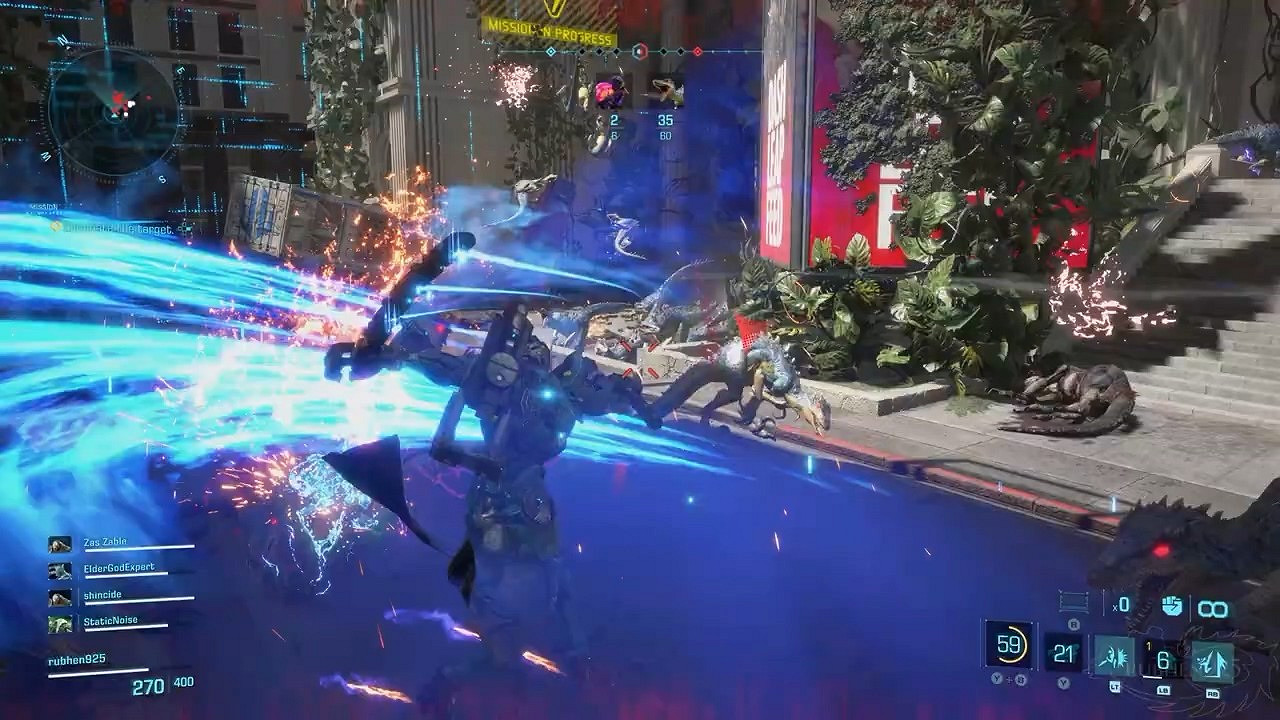Click the fist melee indicator icon
The width and height of the screenshot is (1280, 720).
click(x=1172, y=605)
